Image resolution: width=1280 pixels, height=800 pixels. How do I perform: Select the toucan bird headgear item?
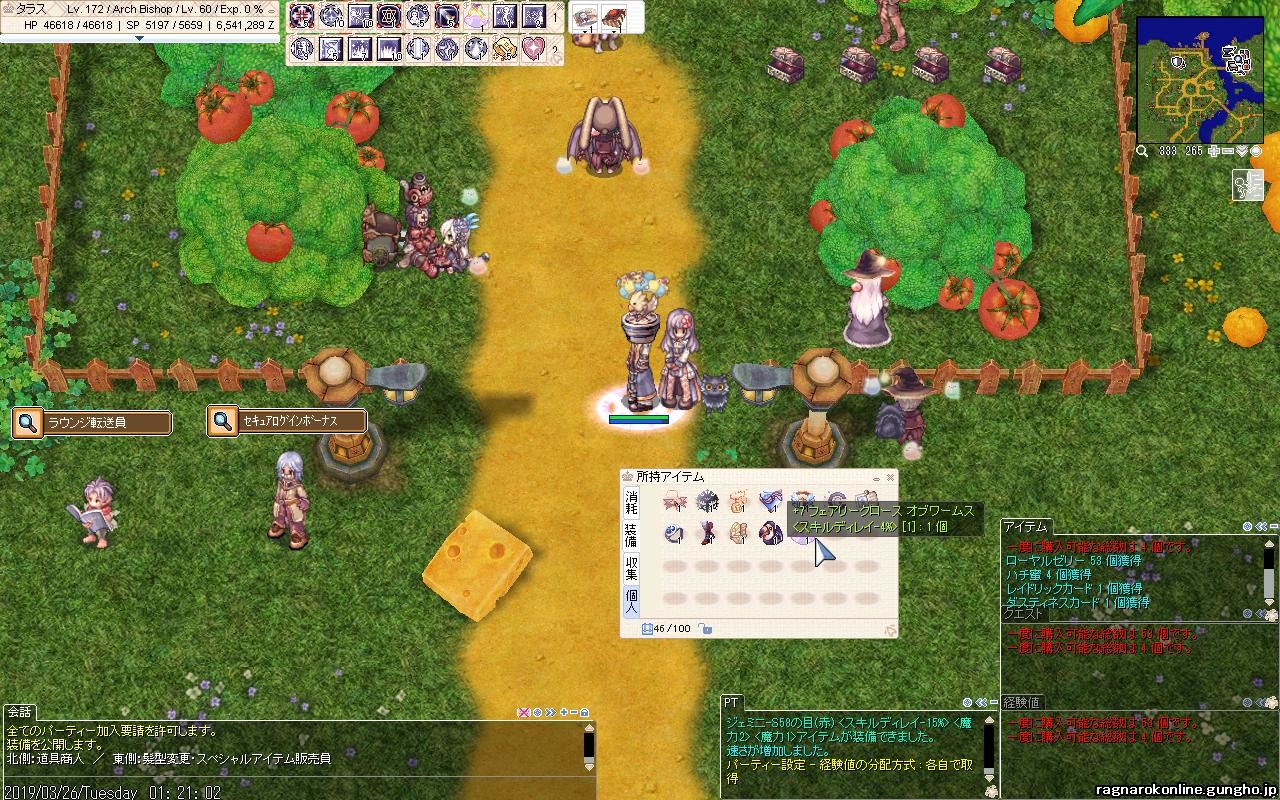(x=771, y=533)
